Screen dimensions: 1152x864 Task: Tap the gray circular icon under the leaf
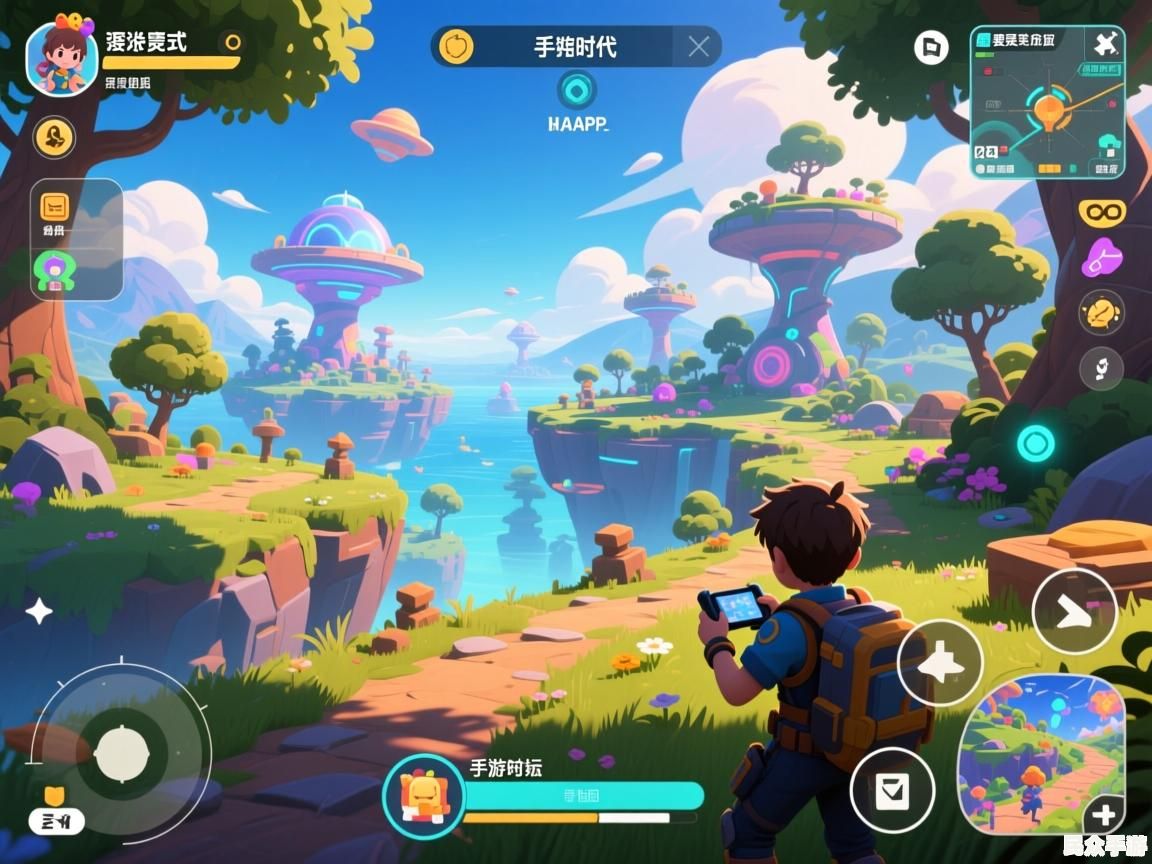1101,369
